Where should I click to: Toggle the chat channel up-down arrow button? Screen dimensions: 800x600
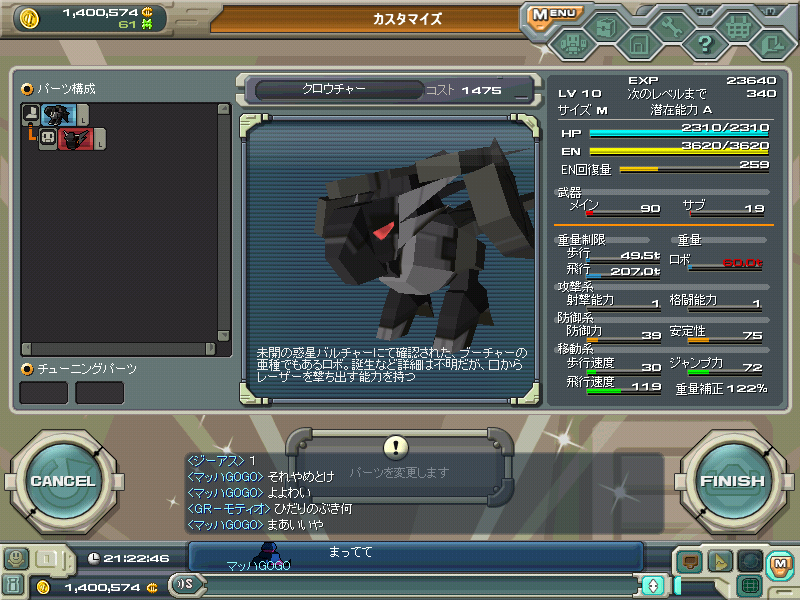coord(653,585)
